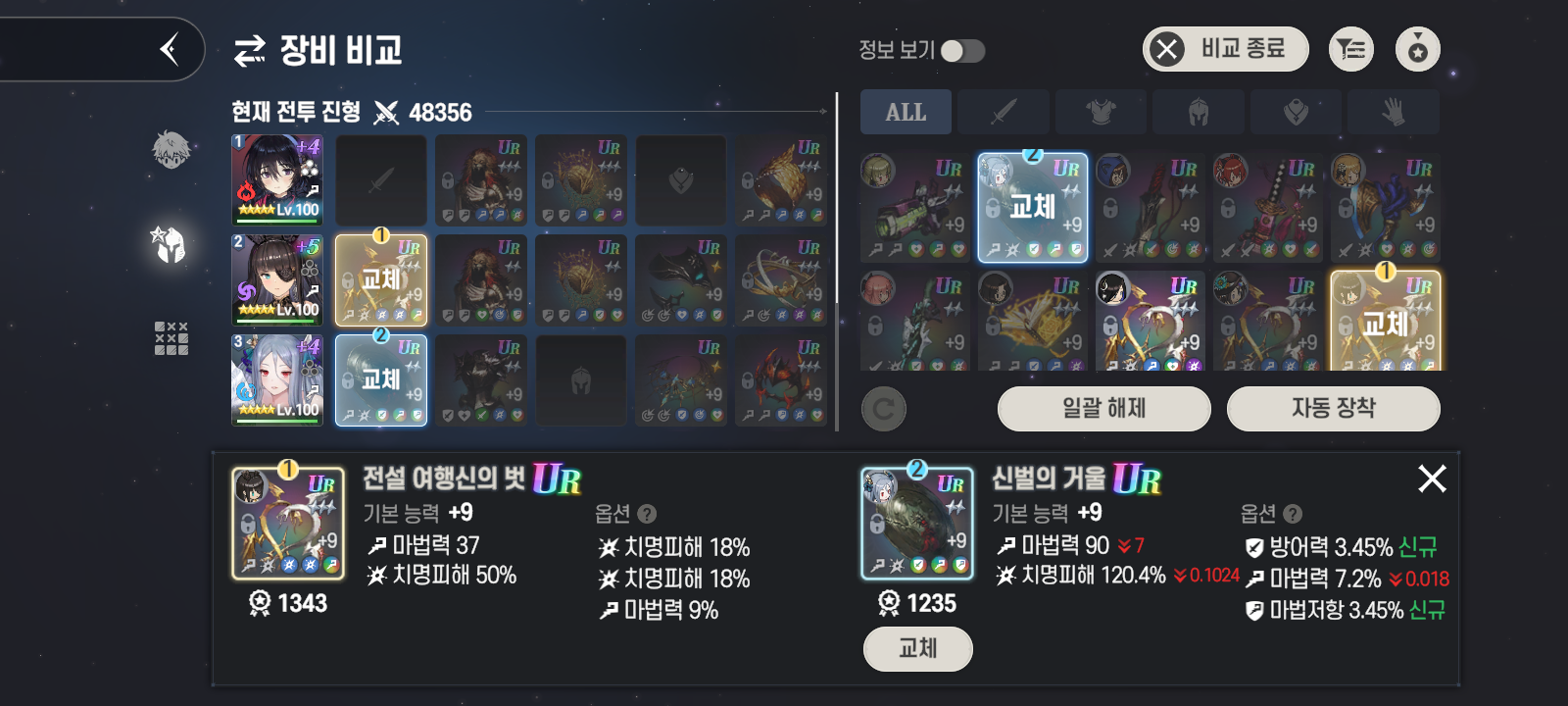Screen dimensions: 1568x706
Task: Click the circular refresh reset button
Action: [883, 409]
